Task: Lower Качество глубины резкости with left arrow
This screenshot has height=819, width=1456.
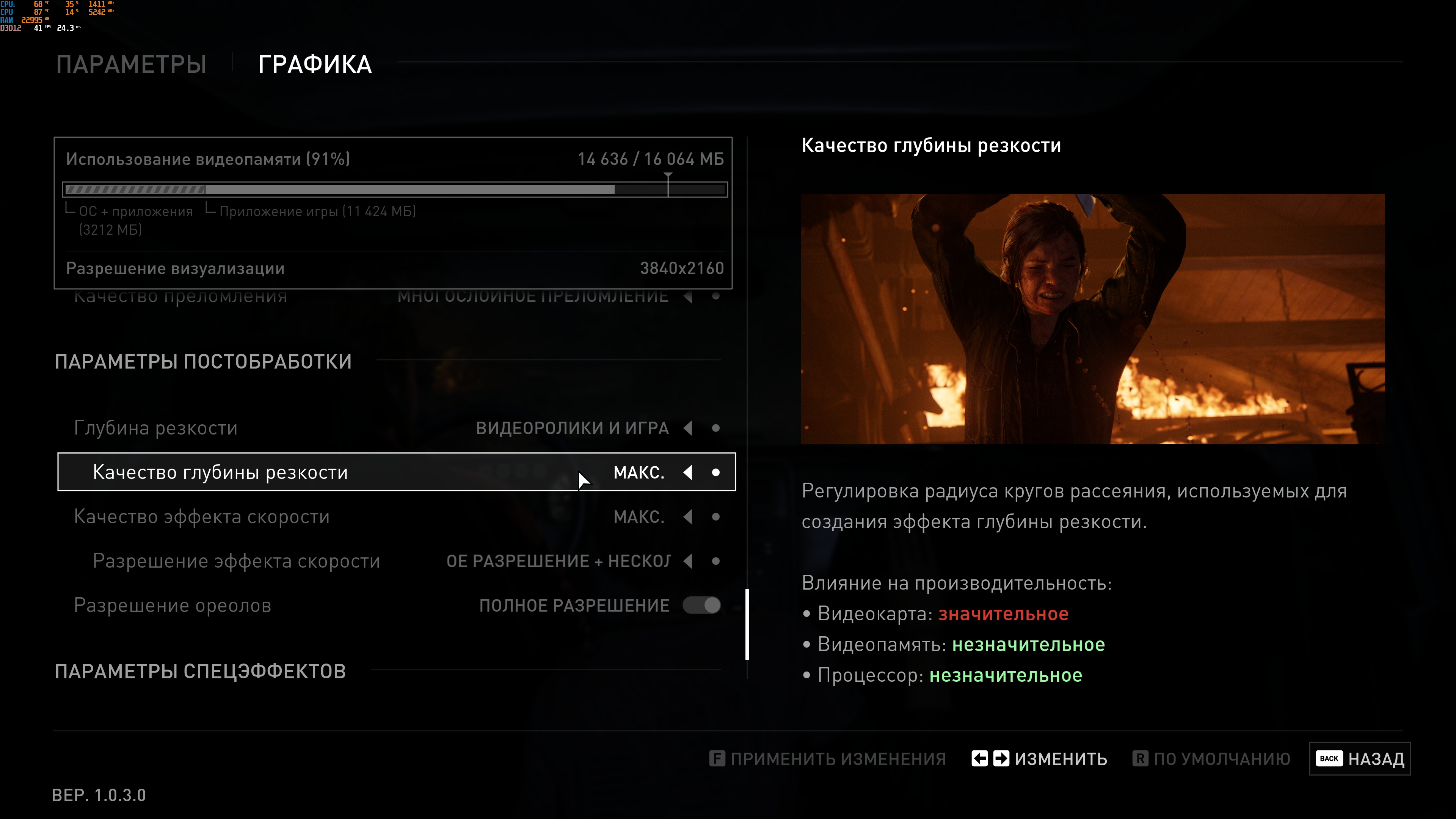Action: coord(688,472)
